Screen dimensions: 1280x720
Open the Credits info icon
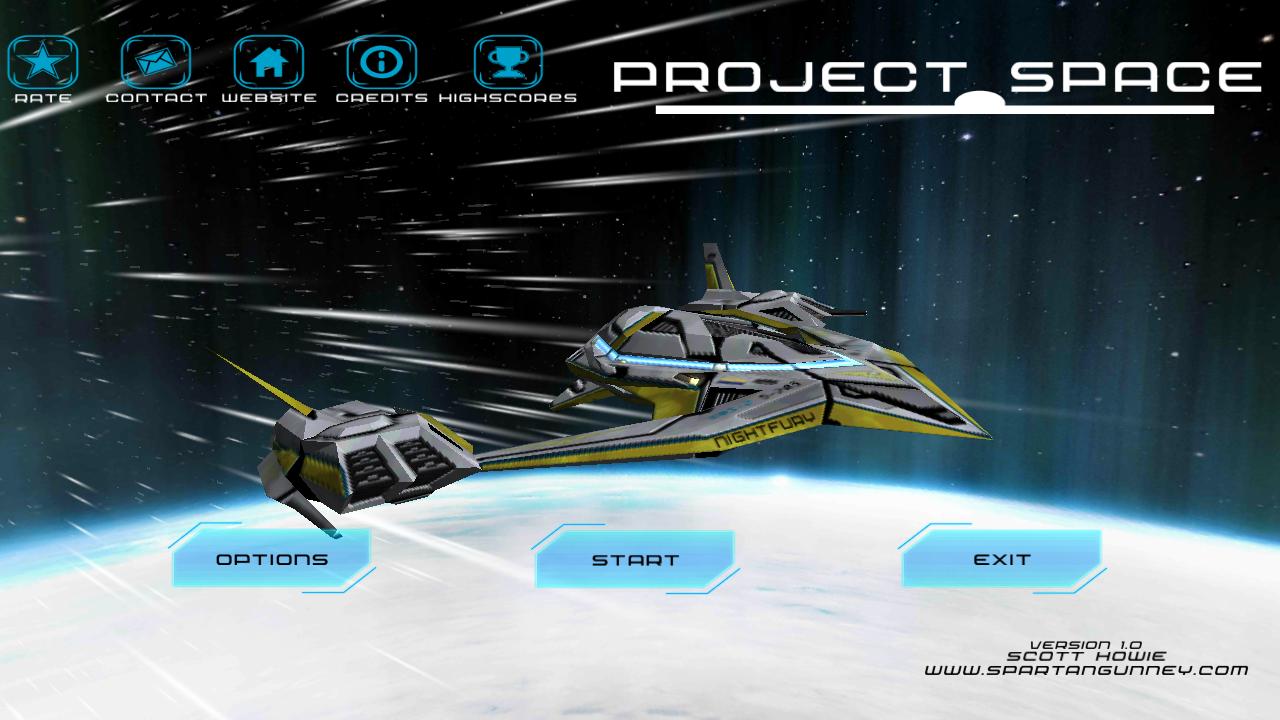381,62
